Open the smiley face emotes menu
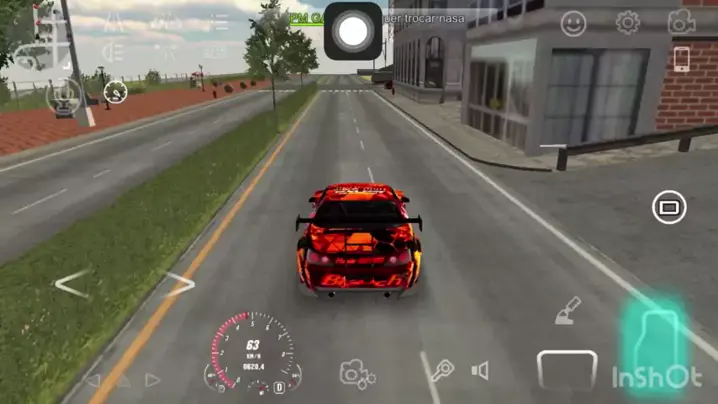This screenshot has width=718, height=404. click(574, 23)
